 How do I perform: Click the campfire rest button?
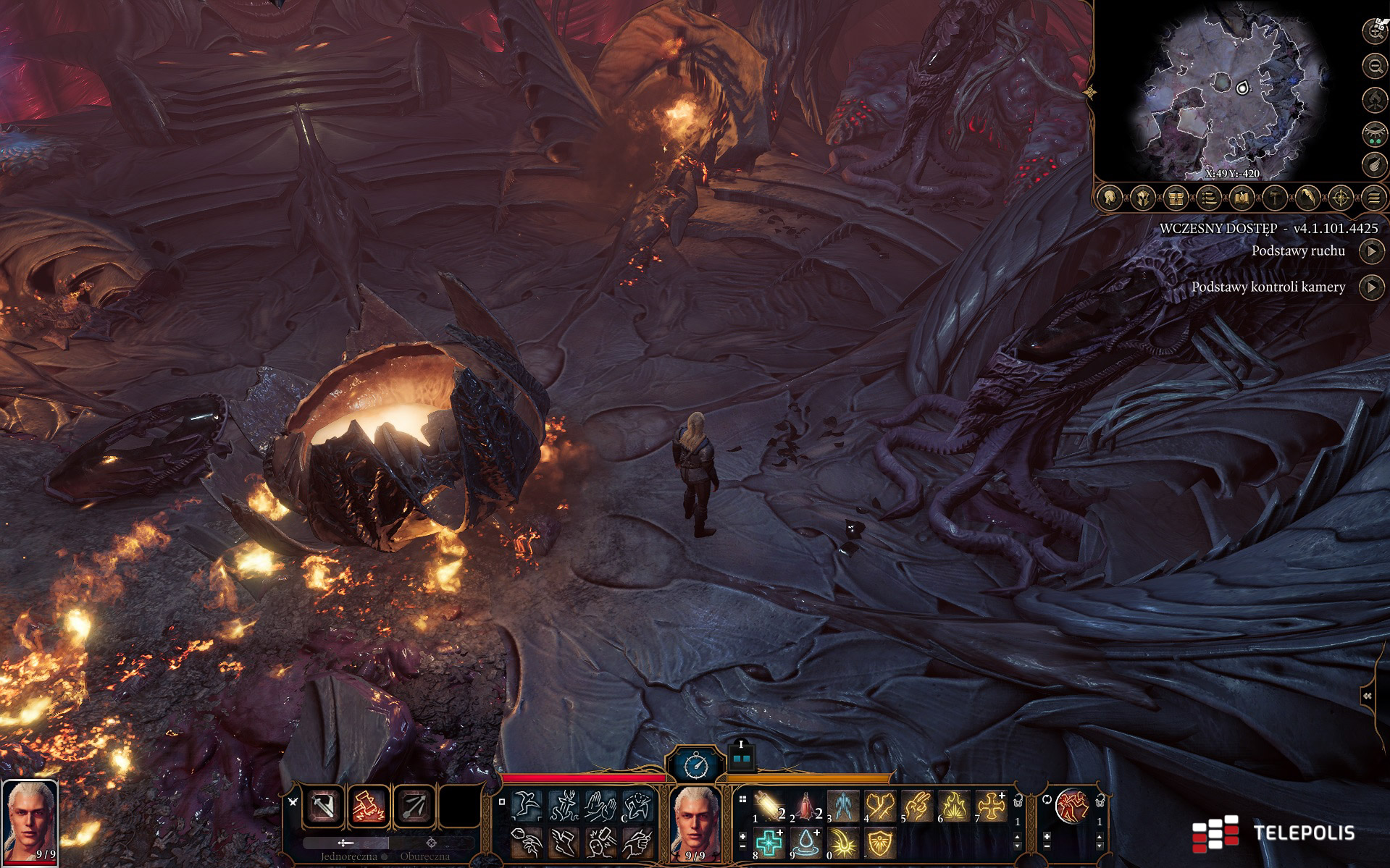(x=1374, y=99)
